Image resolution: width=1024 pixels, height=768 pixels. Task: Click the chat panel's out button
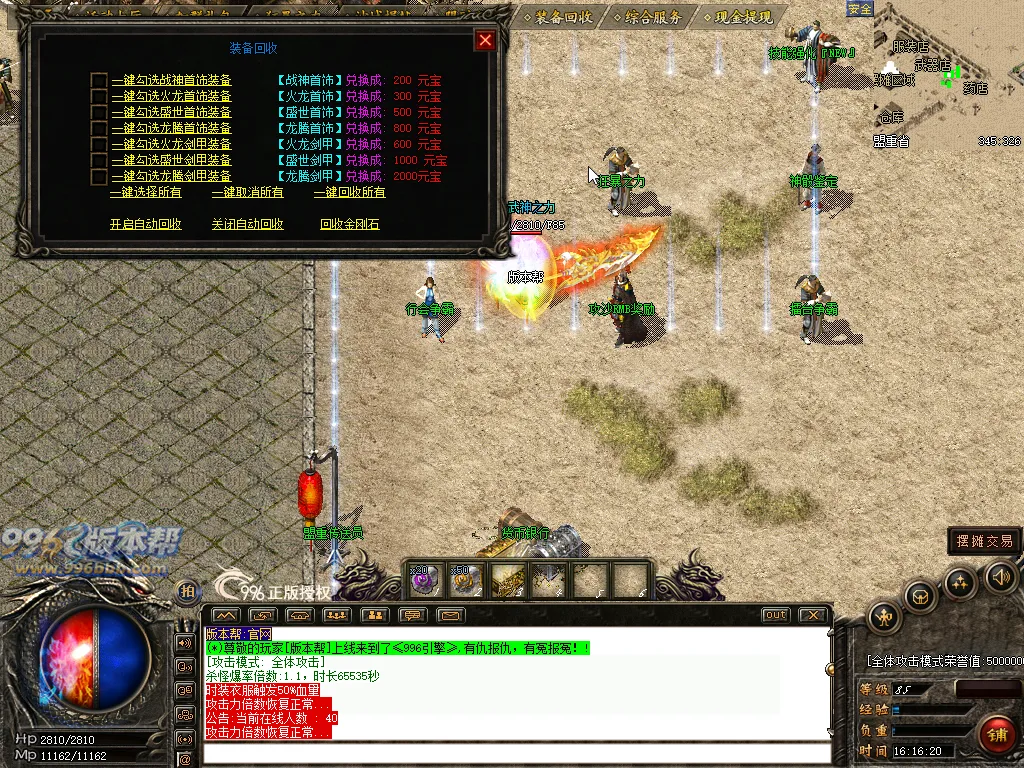pos(775,615)
